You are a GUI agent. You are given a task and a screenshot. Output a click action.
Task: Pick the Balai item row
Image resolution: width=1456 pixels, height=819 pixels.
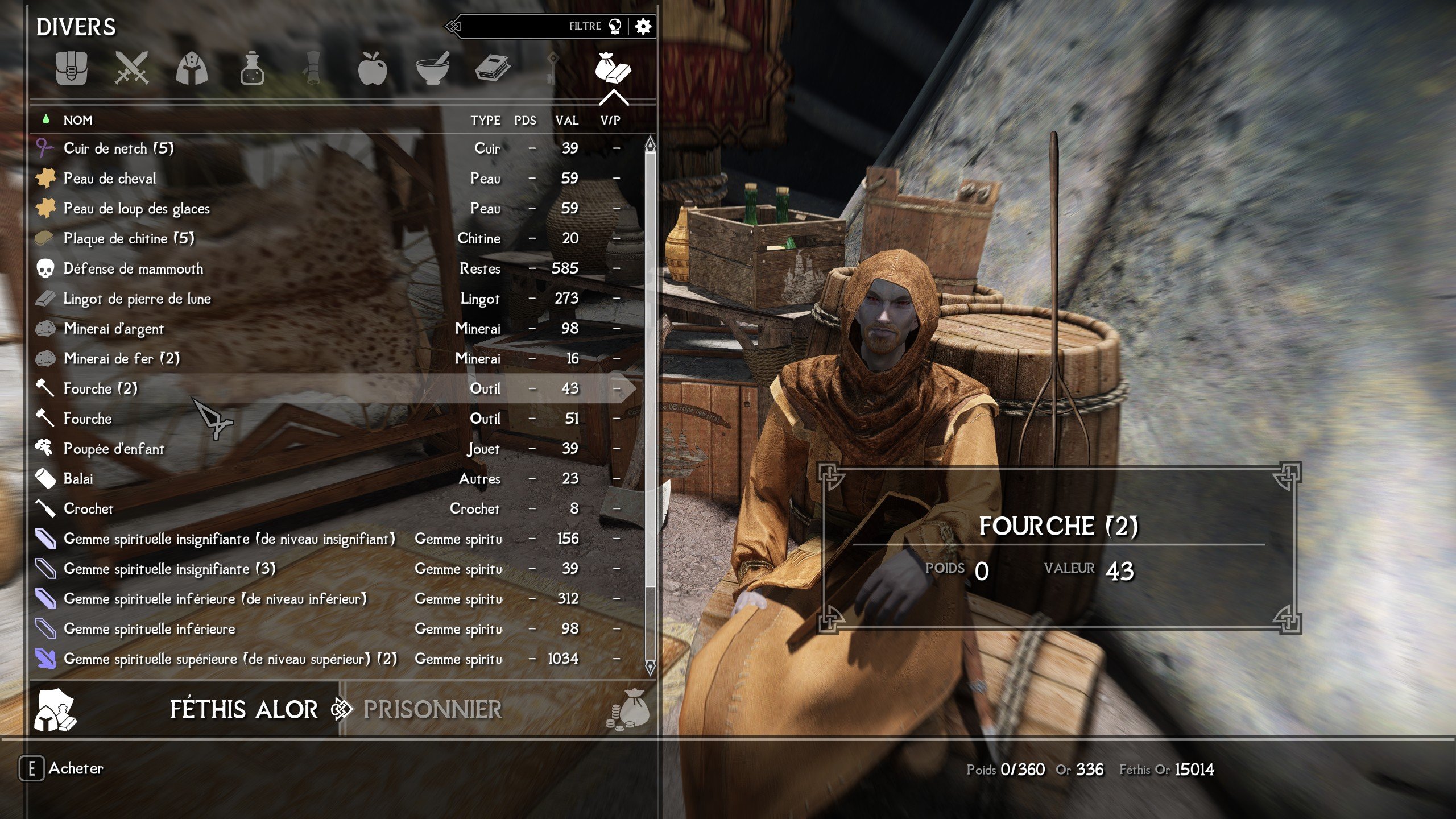coord(78,479)
